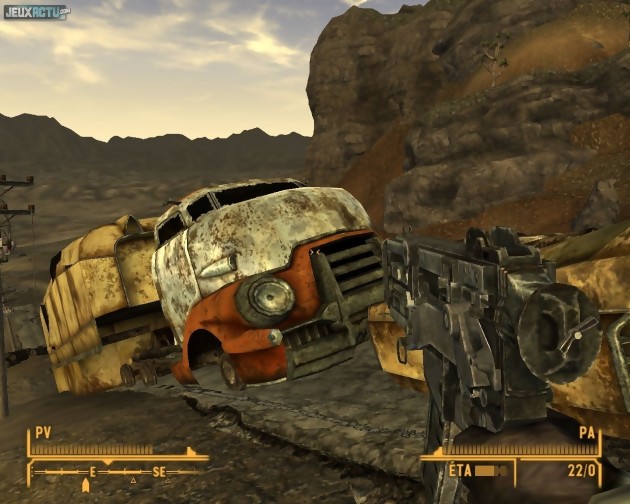Open the JeuxActu watermark logo
Image resolution: width=630 pixels, height=504 pixels.
pos(36,13)
